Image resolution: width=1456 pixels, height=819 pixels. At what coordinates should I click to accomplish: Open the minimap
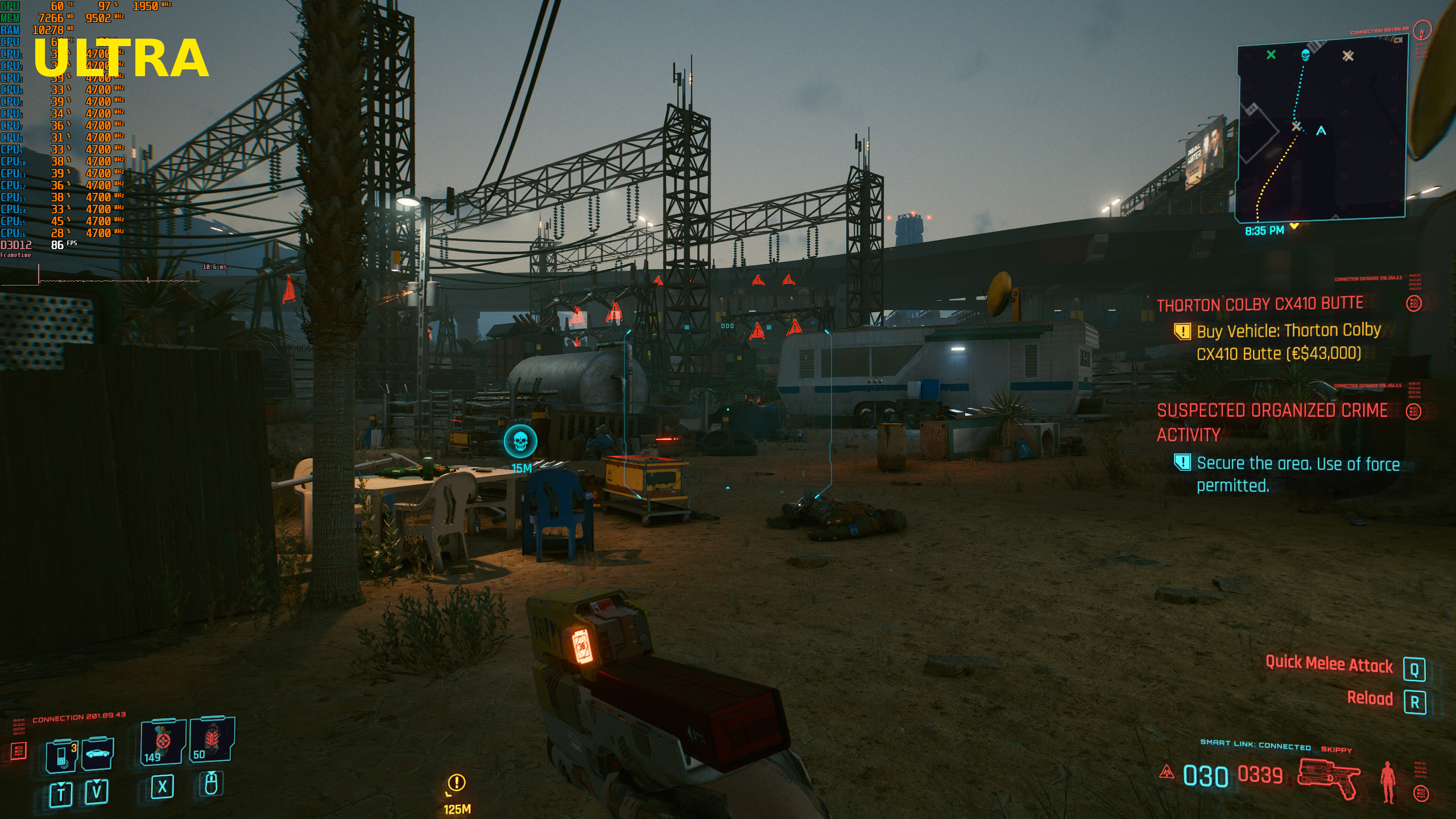click(x=1321, y=132)
